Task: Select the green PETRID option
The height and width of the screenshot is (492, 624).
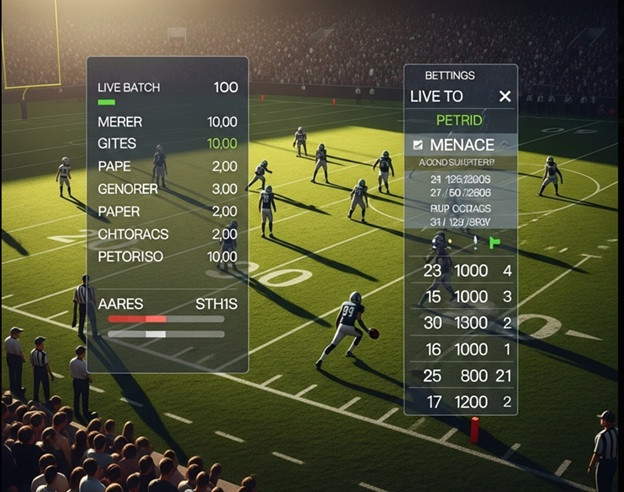Action: pyautogui.click(x=459, y=120)
